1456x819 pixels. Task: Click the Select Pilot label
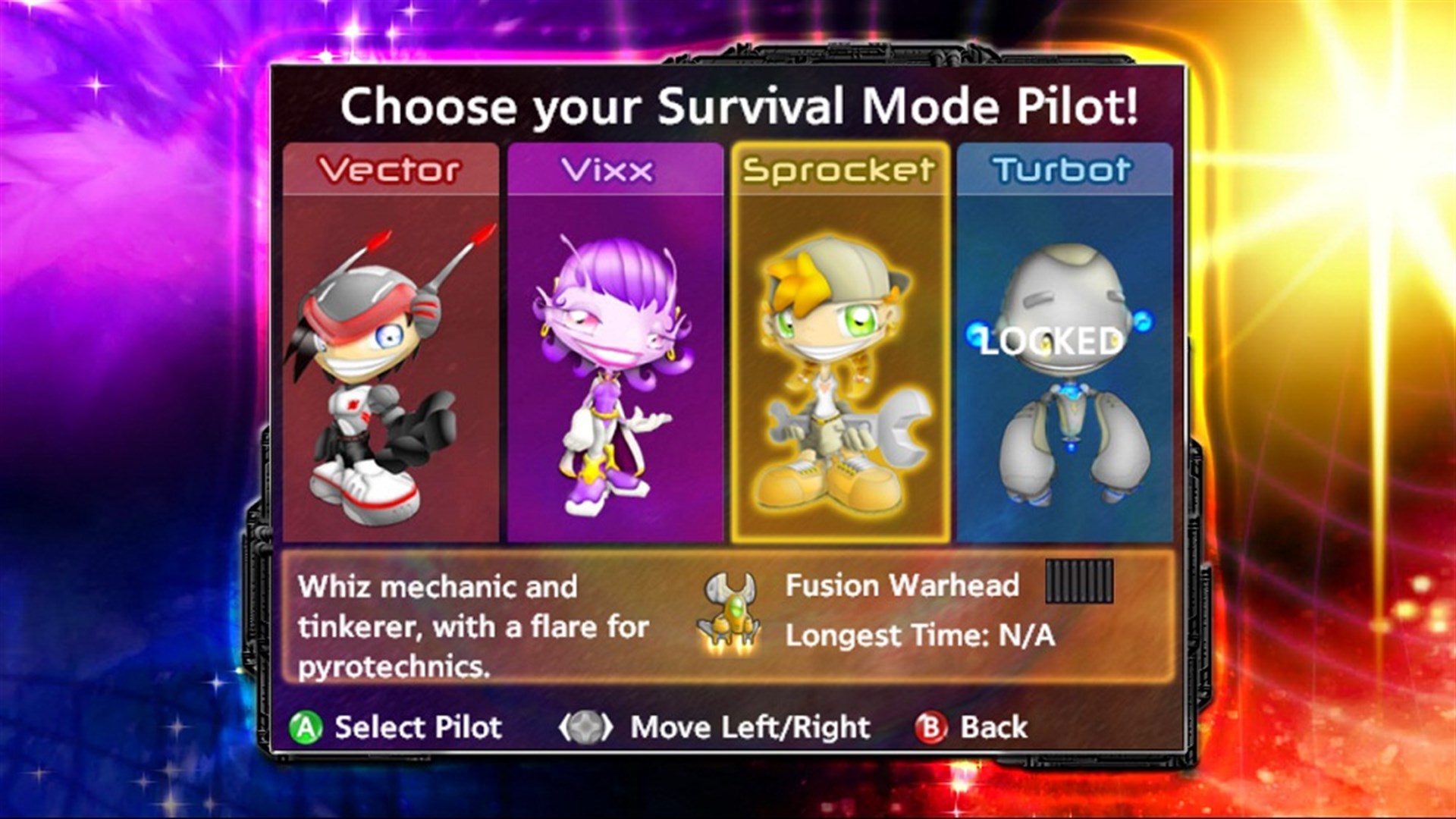tap(418, 726)
